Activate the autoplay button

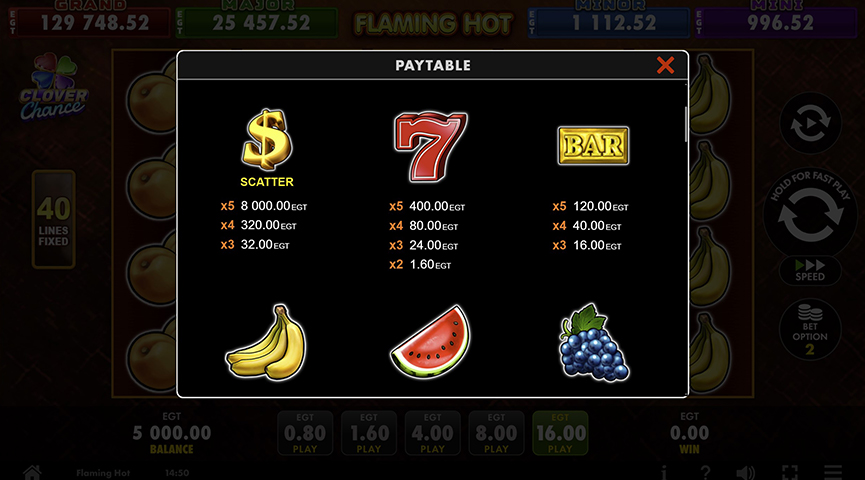809,124
